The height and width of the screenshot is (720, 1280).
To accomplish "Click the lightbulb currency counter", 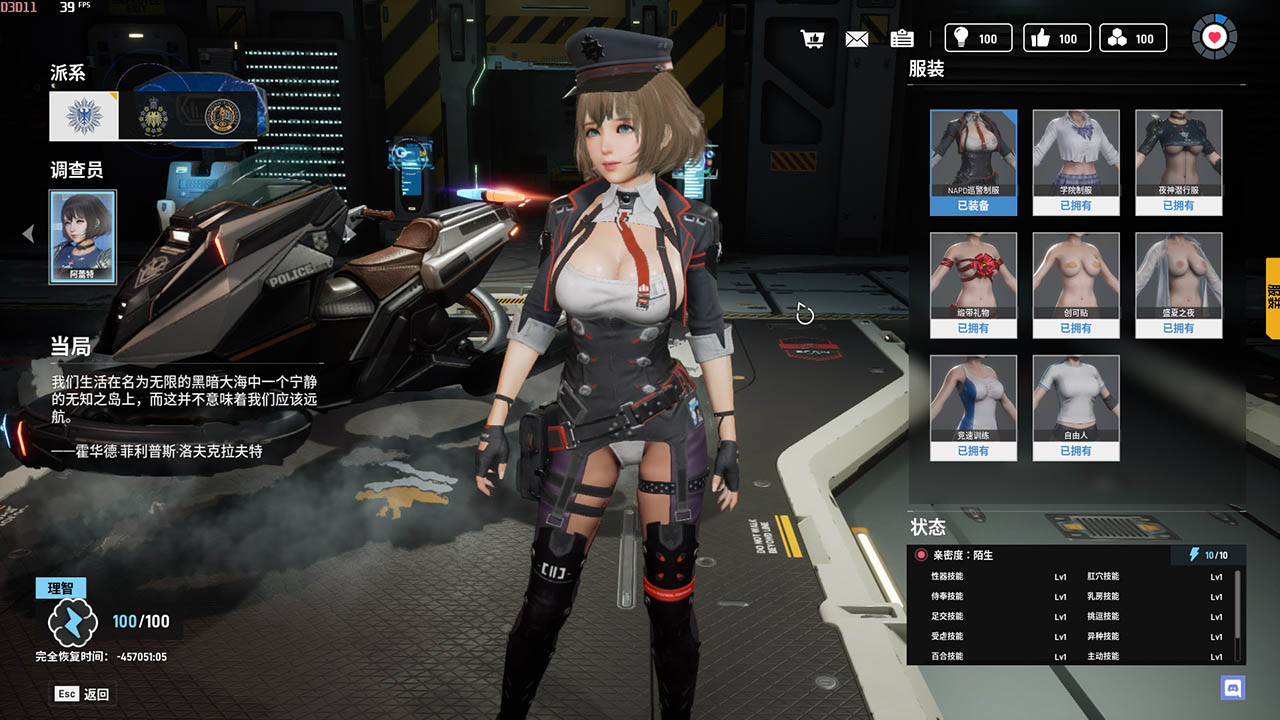I will (x=978, y=38).
